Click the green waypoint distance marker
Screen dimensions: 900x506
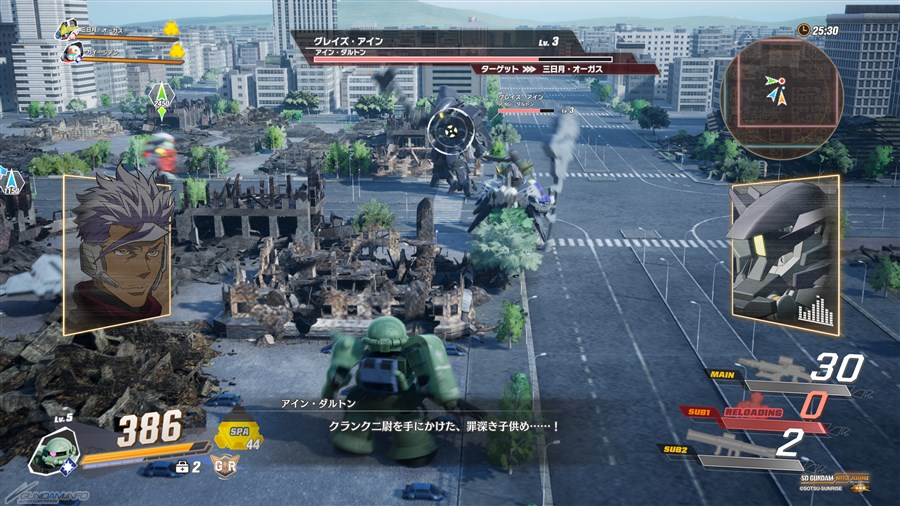click(161, 101)
